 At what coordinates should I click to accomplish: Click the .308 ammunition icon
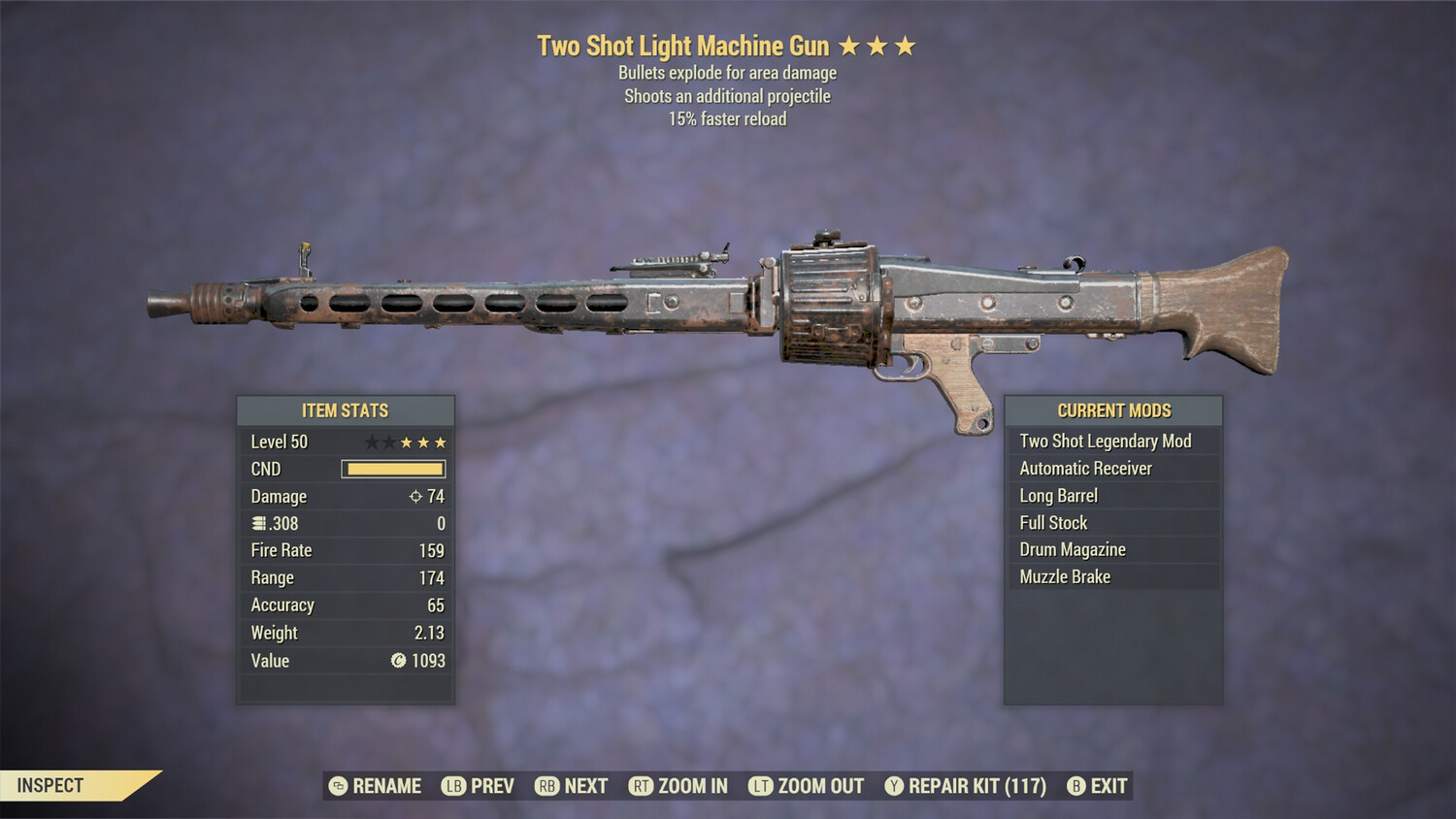(257, 523)
